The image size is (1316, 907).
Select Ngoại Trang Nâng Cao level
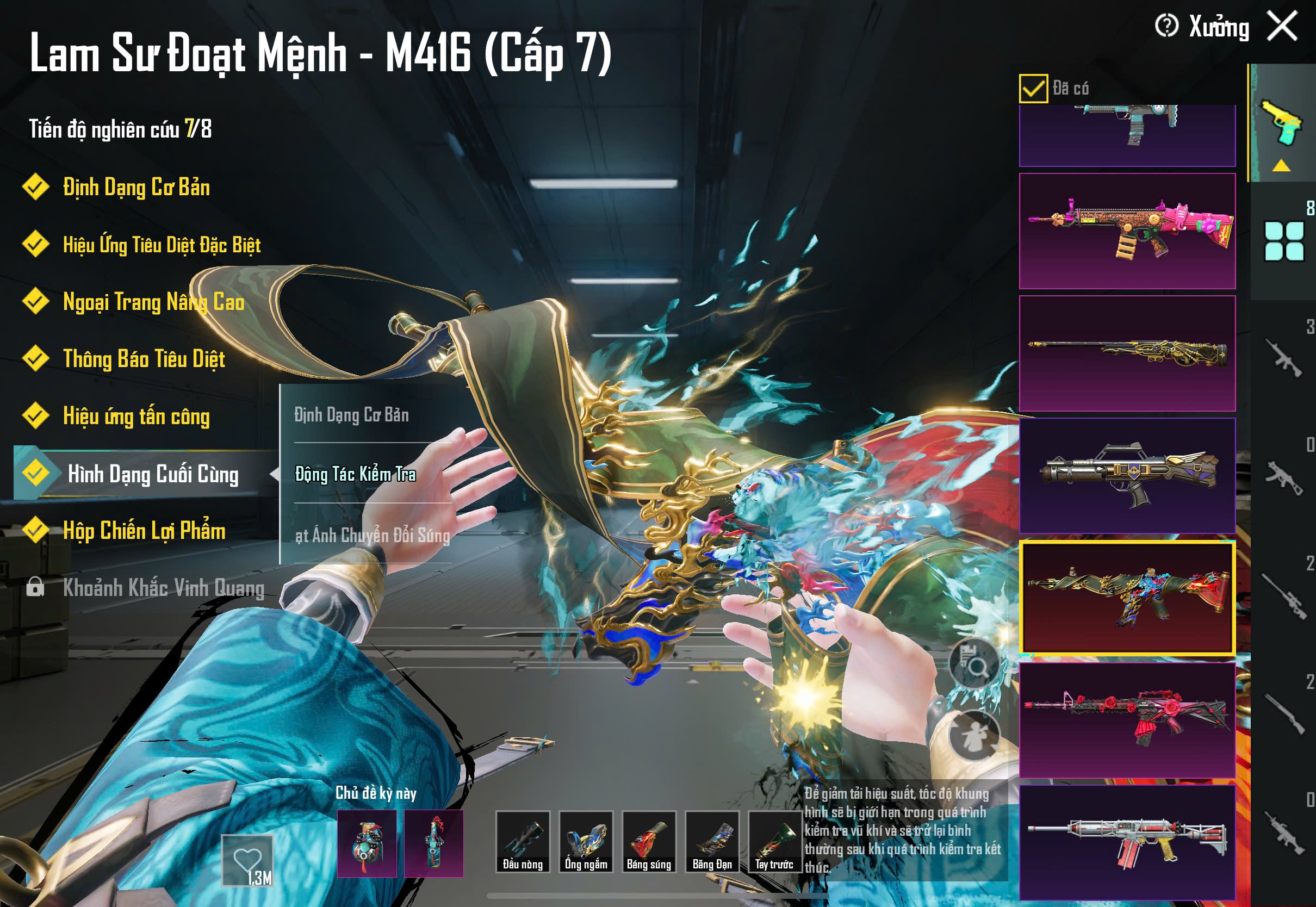click(x=153, y=302)
